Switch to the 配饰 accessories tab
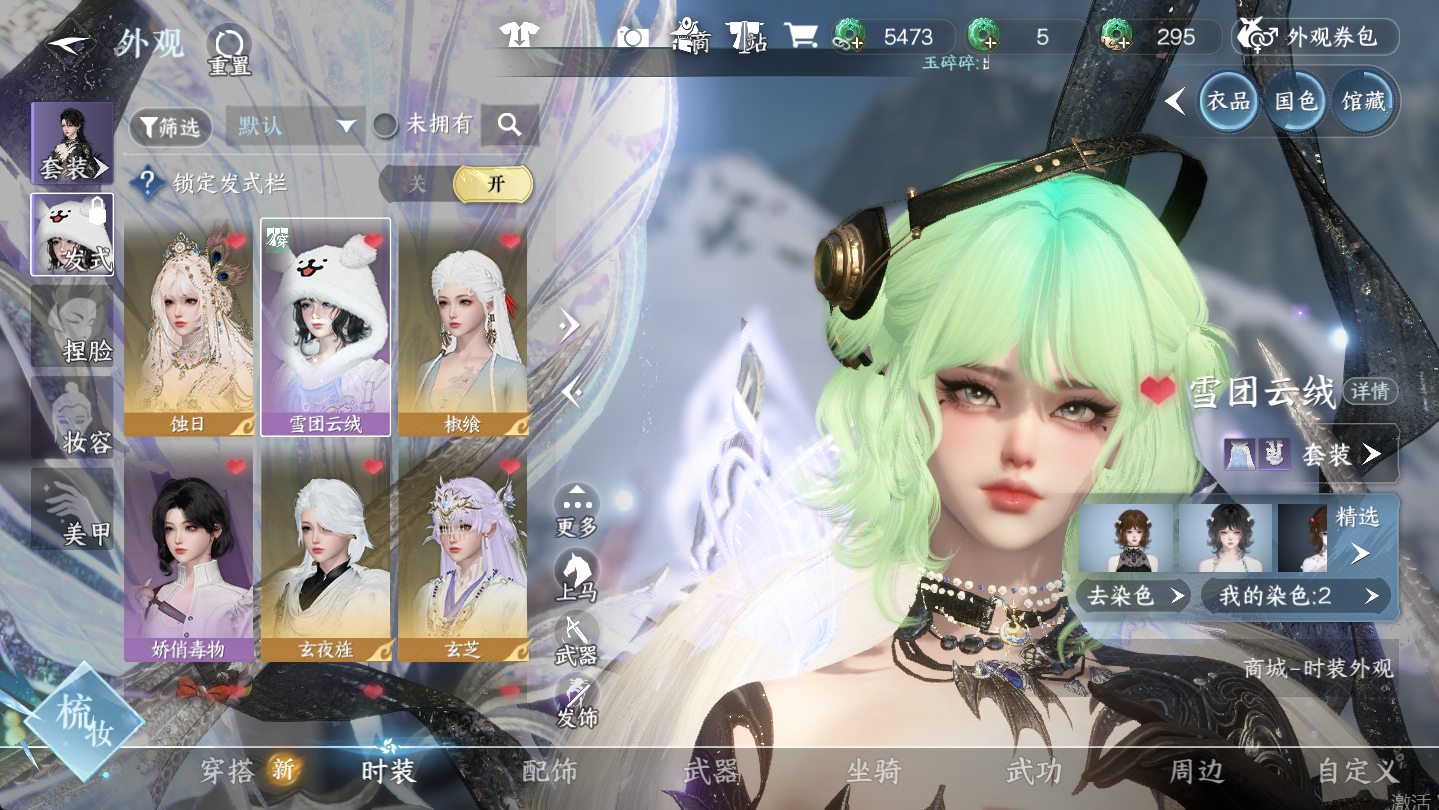The image size is (1439, 810). pyautogui.click(x=549, y=771)
